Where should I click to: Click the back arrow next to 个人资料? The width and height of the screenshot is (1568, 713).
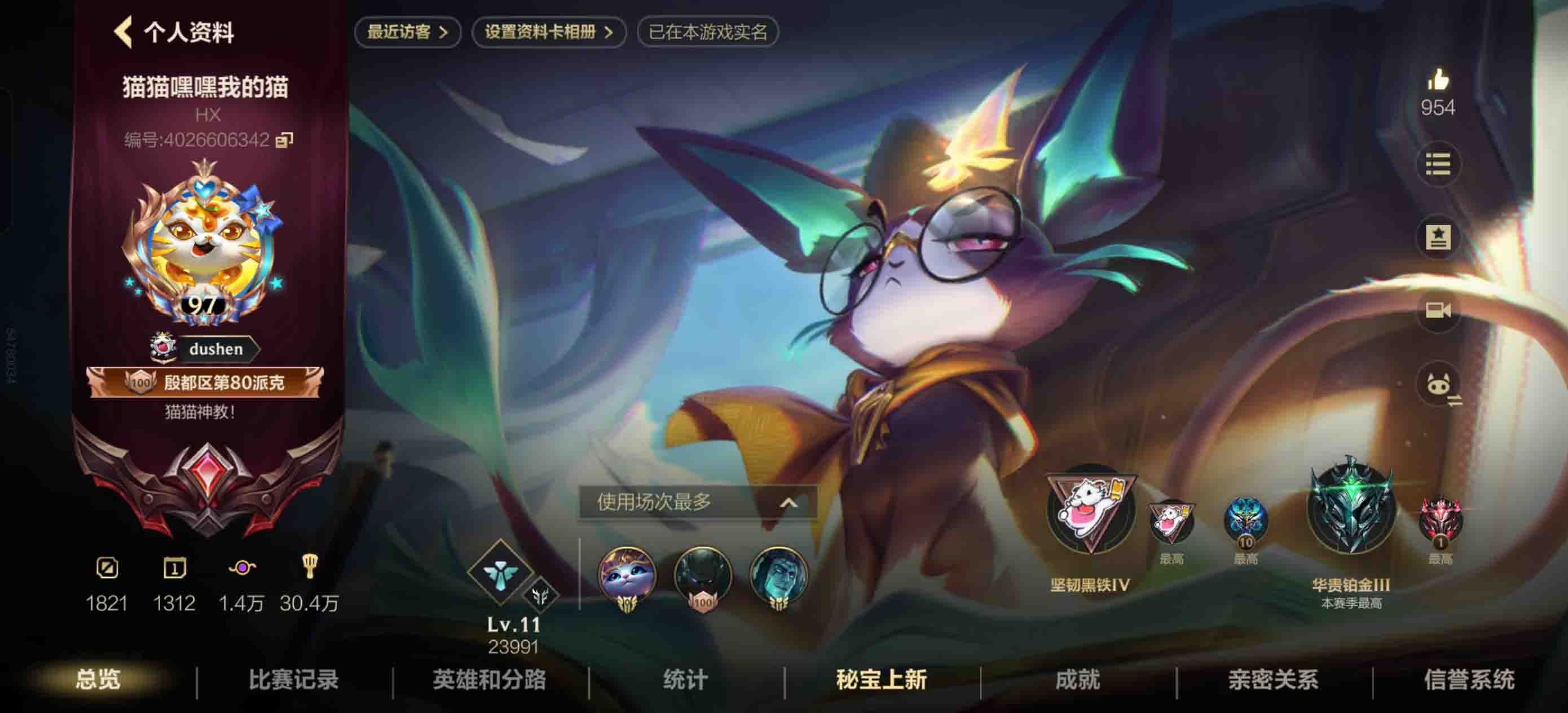[x=126, y=32]
